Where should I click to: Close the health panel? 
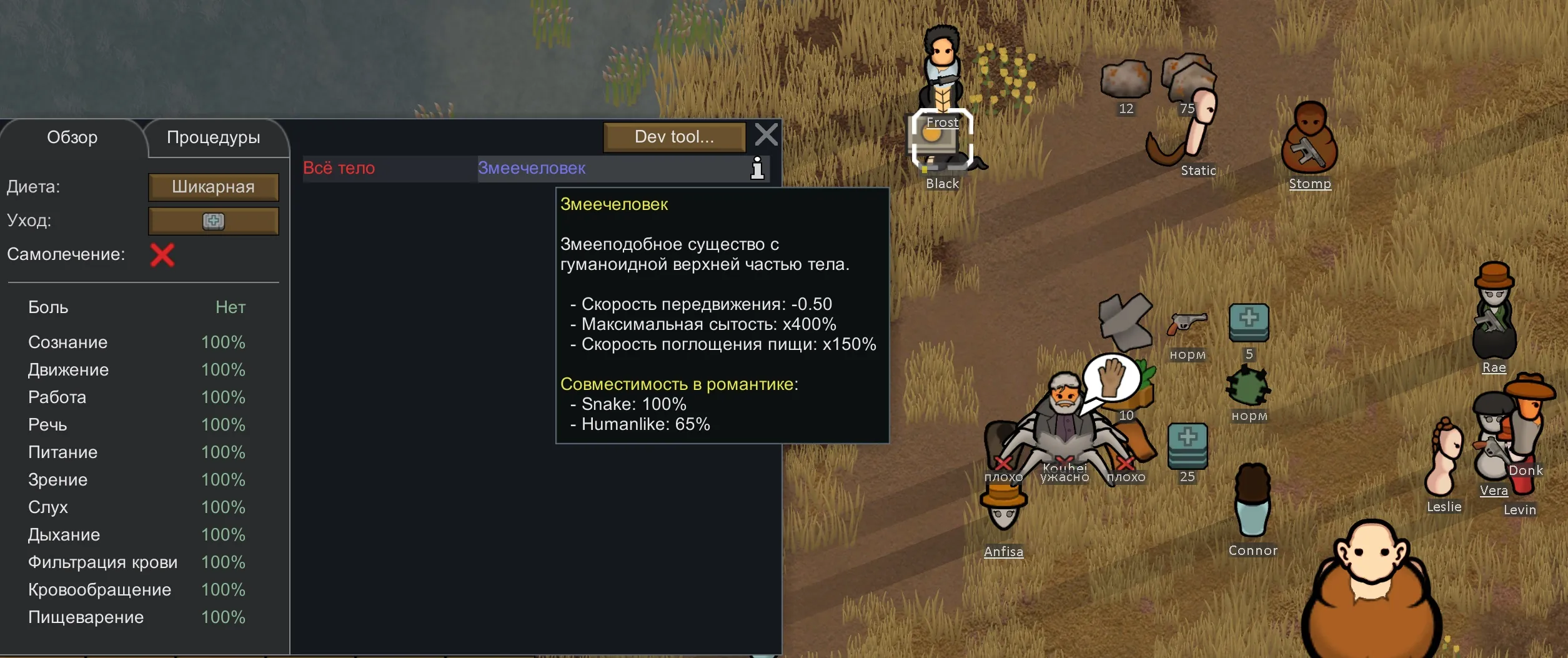[x=767, y=134]
